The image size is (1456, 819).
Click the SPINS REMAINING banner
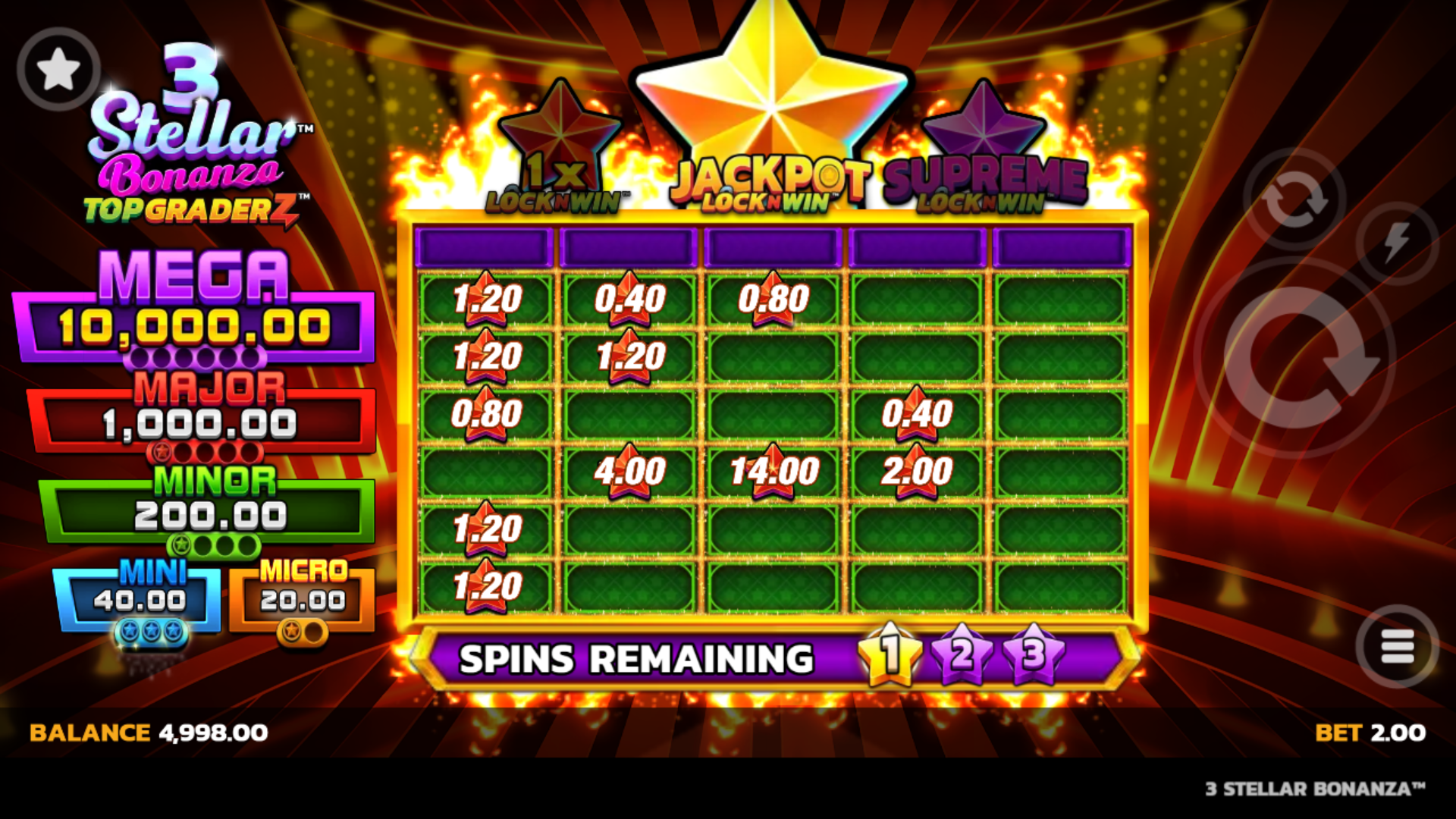point(637,656)
